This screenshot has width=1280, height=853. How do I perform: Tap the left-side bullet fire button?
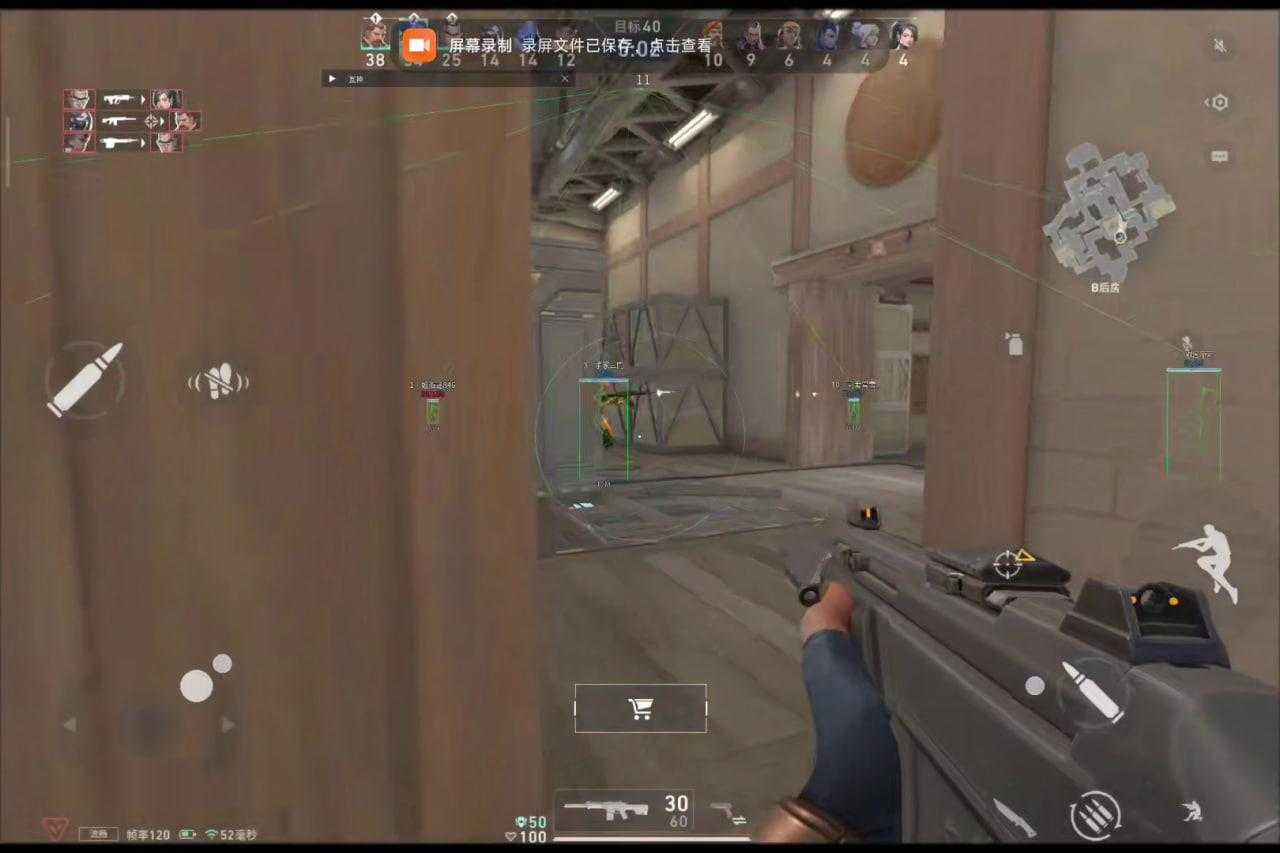(x=85, y=380)
